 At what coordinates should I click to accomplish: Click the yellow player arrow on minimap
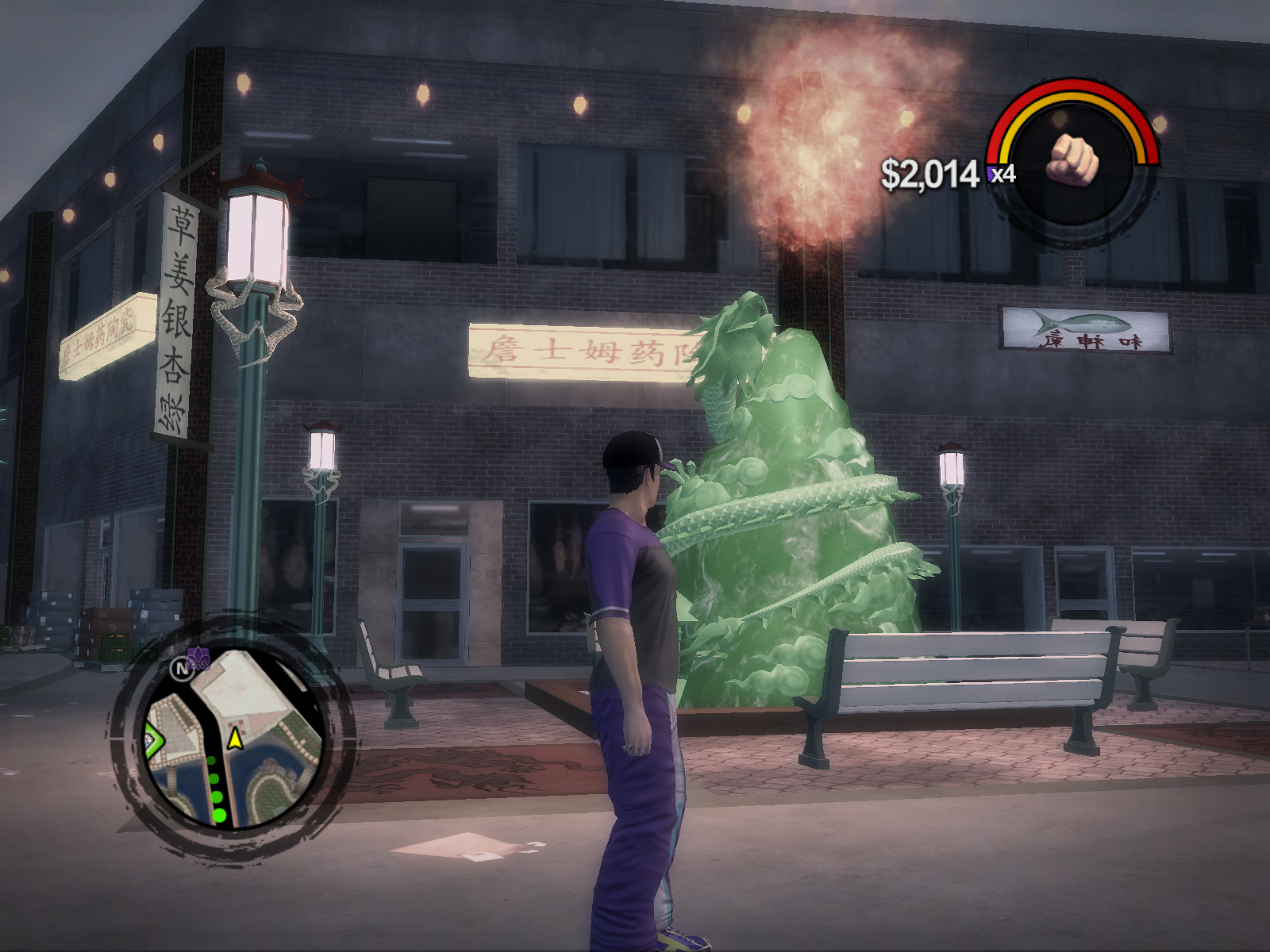[235, 739]
